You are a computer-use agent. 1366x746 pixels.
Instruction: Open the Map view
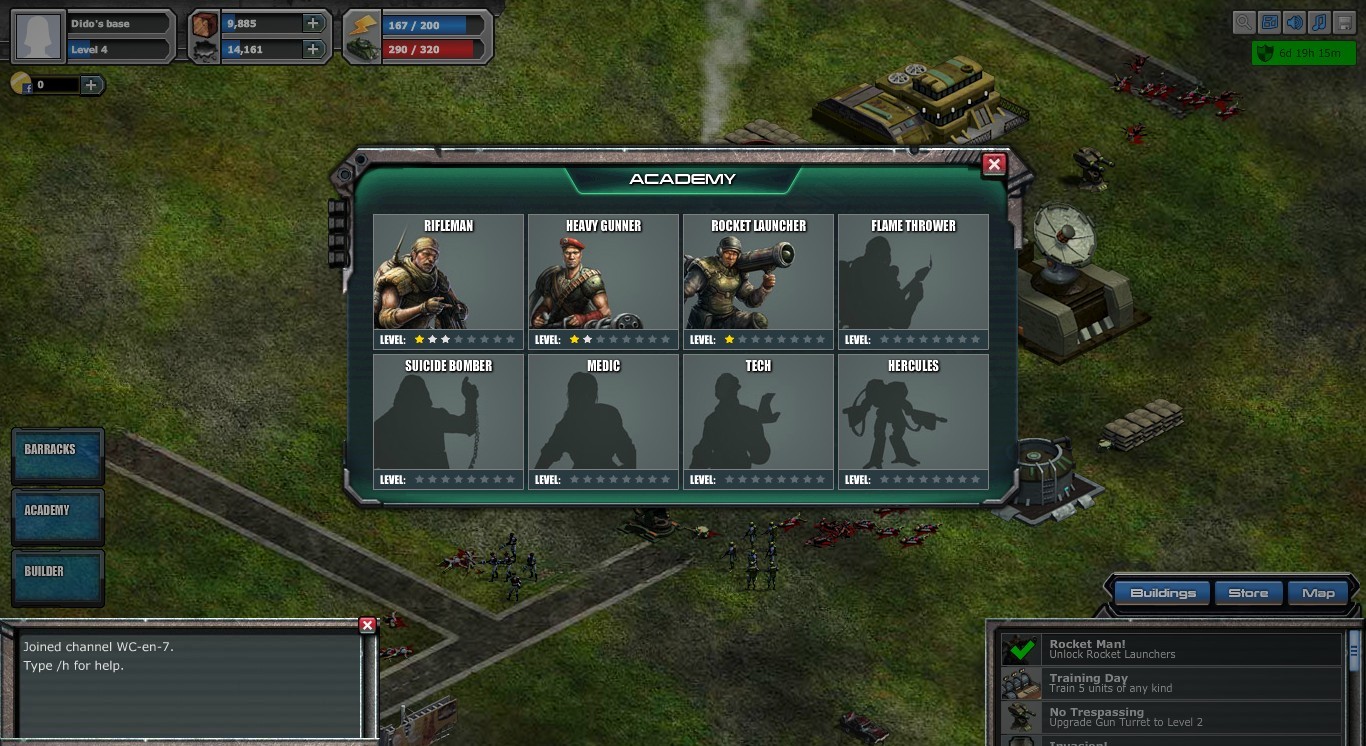[x=1319, y=592]
